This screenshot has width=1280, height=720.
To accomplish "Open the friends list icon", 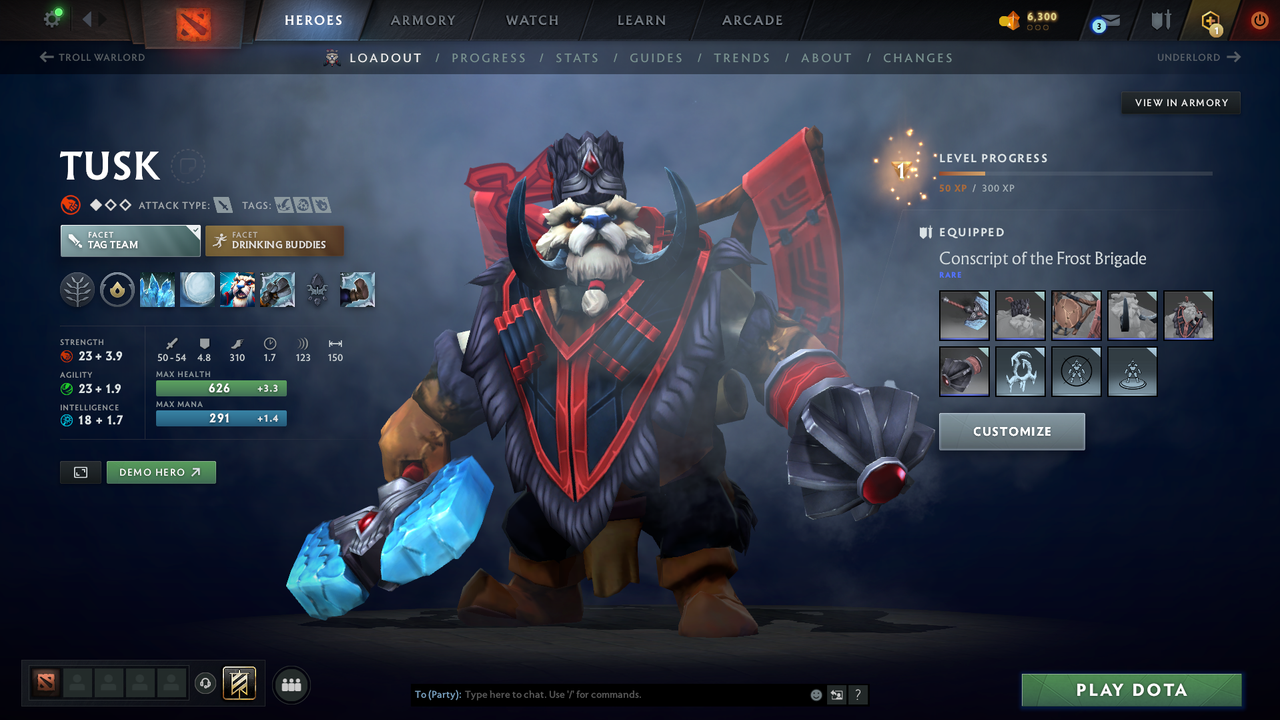I will [290, 684].
